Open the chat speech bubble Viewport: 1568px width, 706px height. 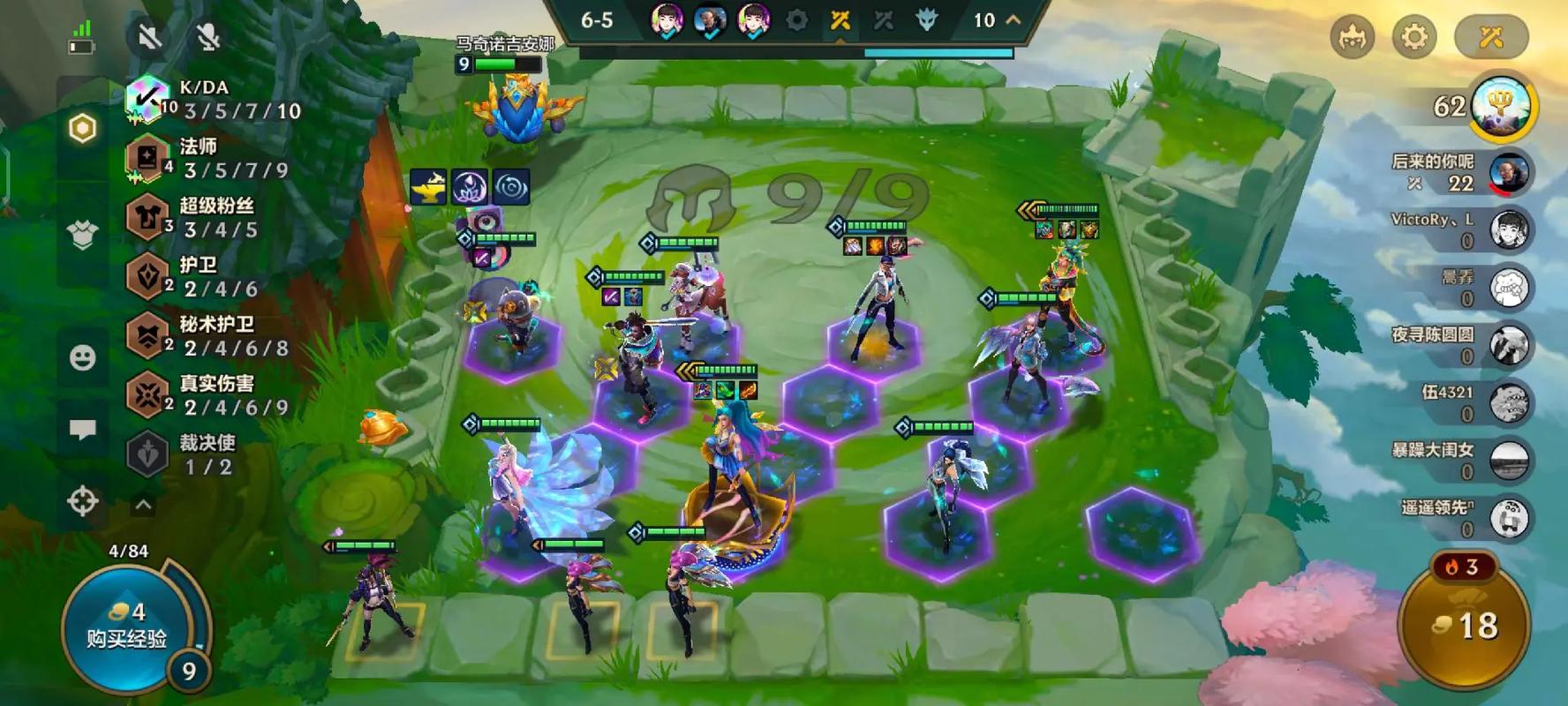pyautogui.click(x=82, y=430)
